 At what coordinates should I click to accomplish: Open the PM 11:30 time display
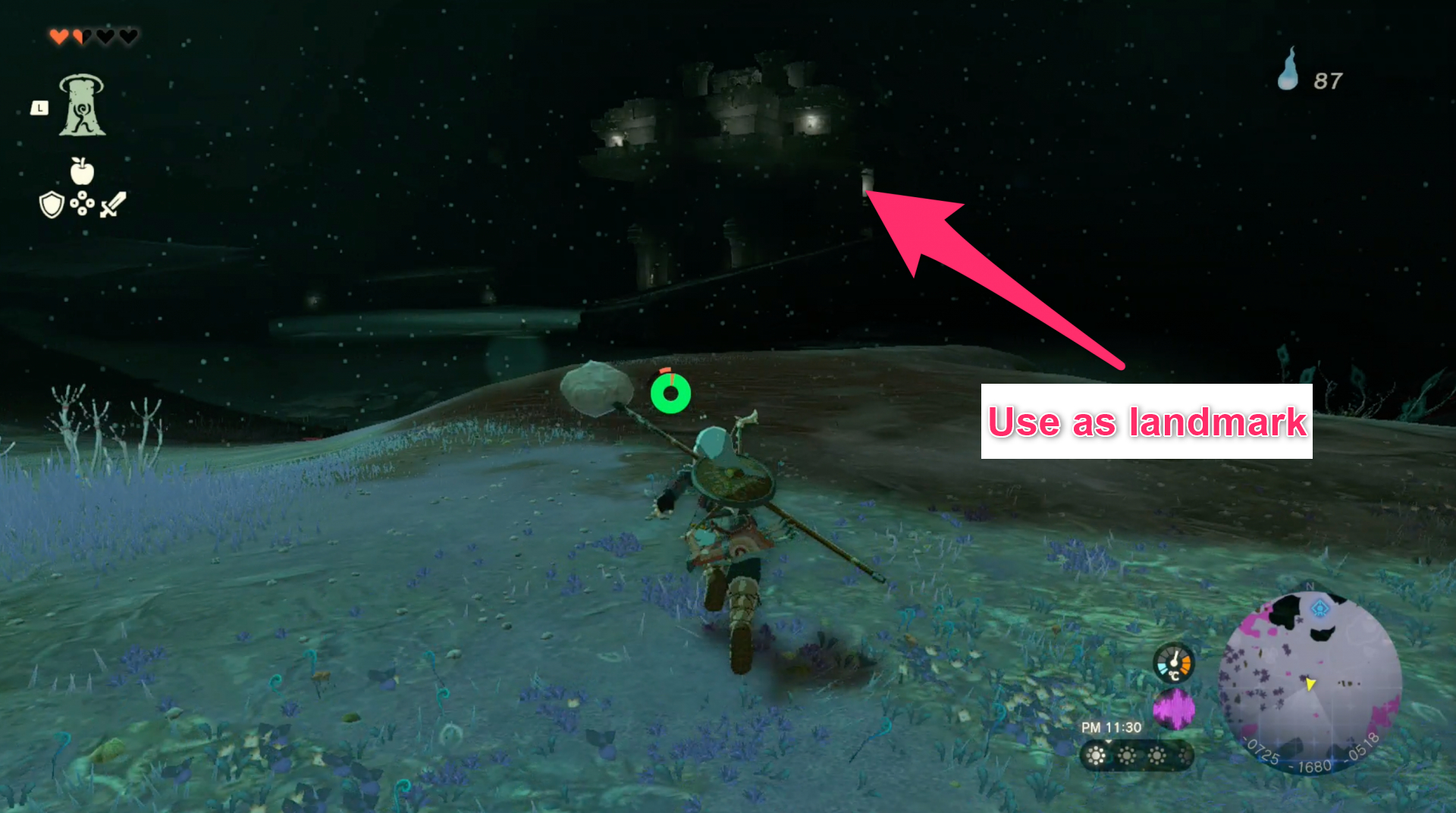(x=1111, y=727)
